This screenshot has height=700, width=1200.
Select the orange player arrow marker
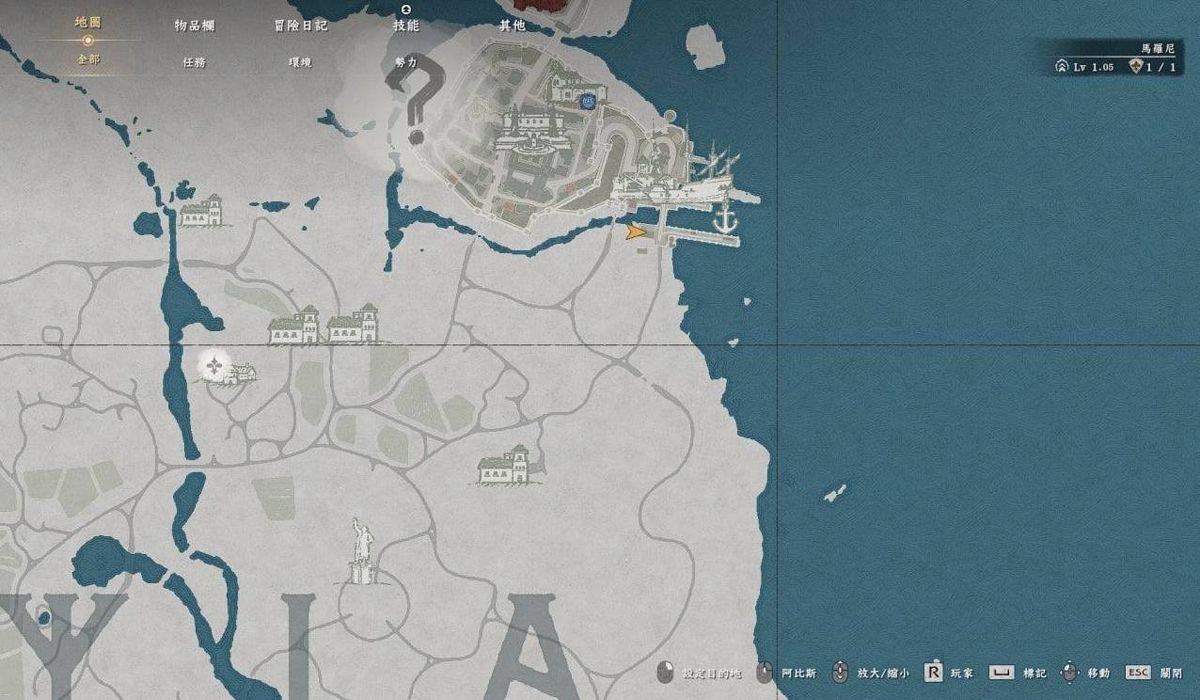634,232
